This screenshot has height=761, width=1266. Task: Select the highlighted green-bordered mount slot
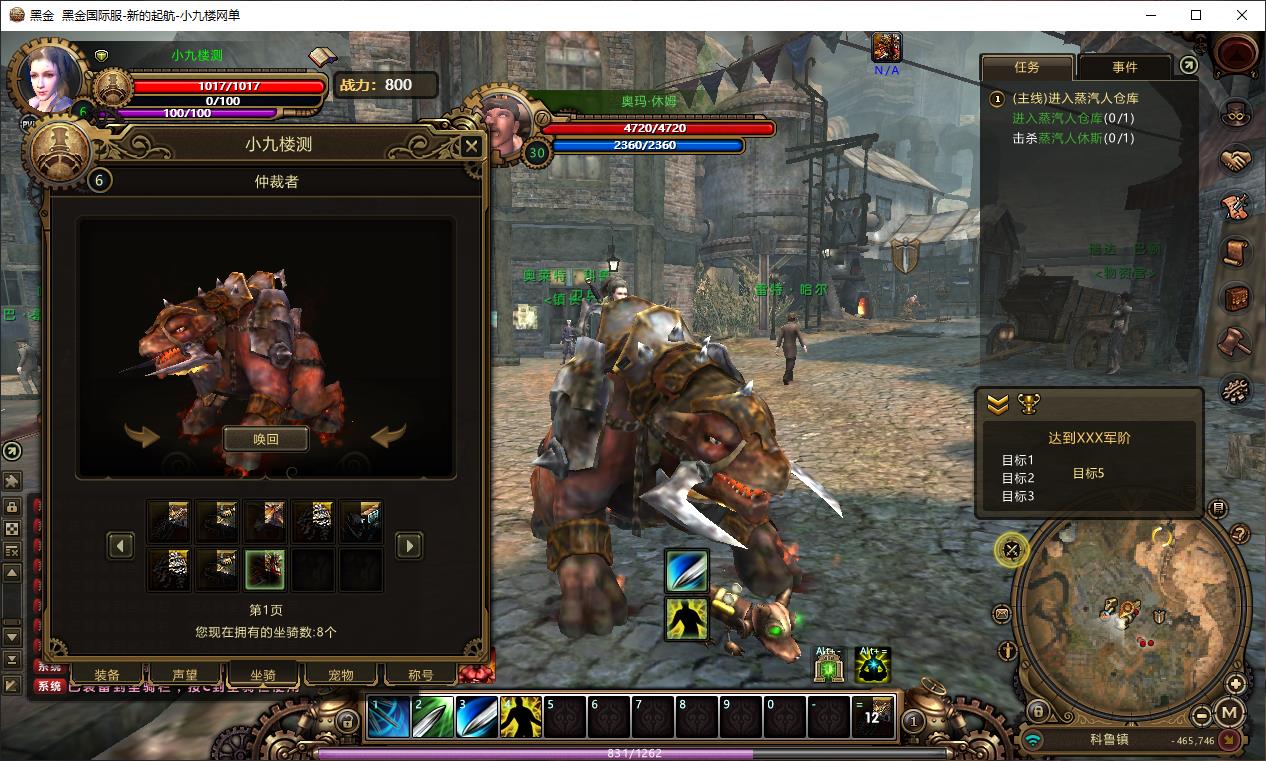[265, 569]
